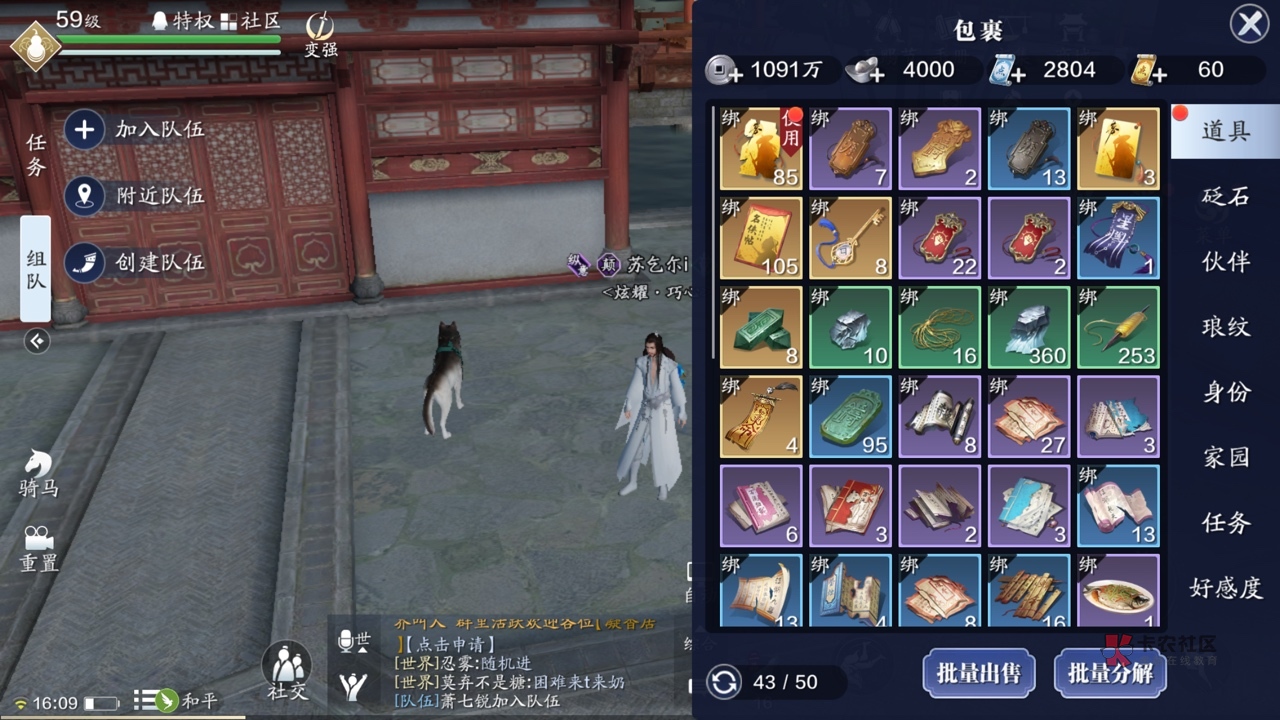This screenshot has height=720, width=1280.
Task: Close the 包裹 inventory panel
Action: tap(1249, 23)
